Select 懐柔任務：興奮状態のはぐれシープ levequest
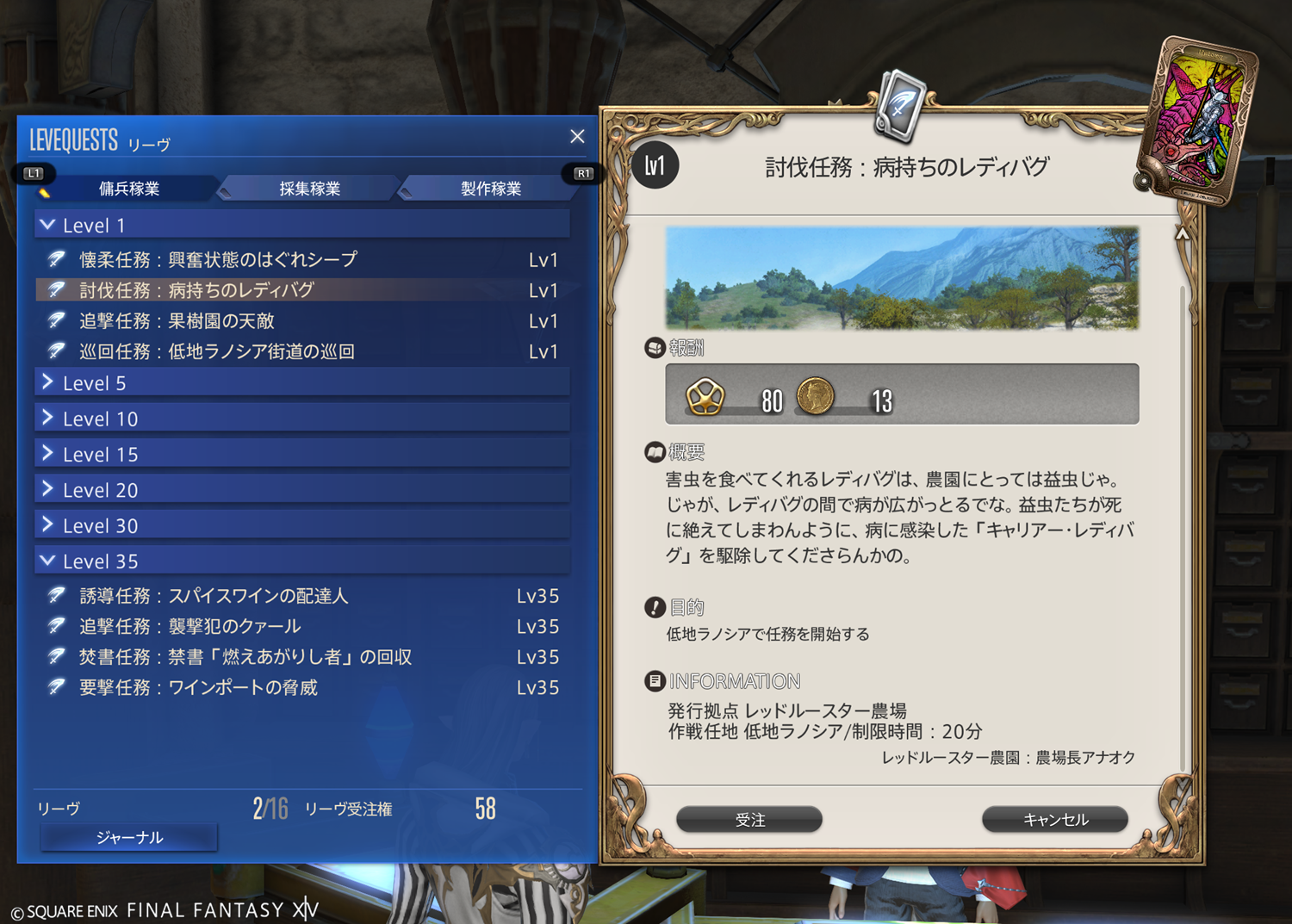 [x=219, y=259]
